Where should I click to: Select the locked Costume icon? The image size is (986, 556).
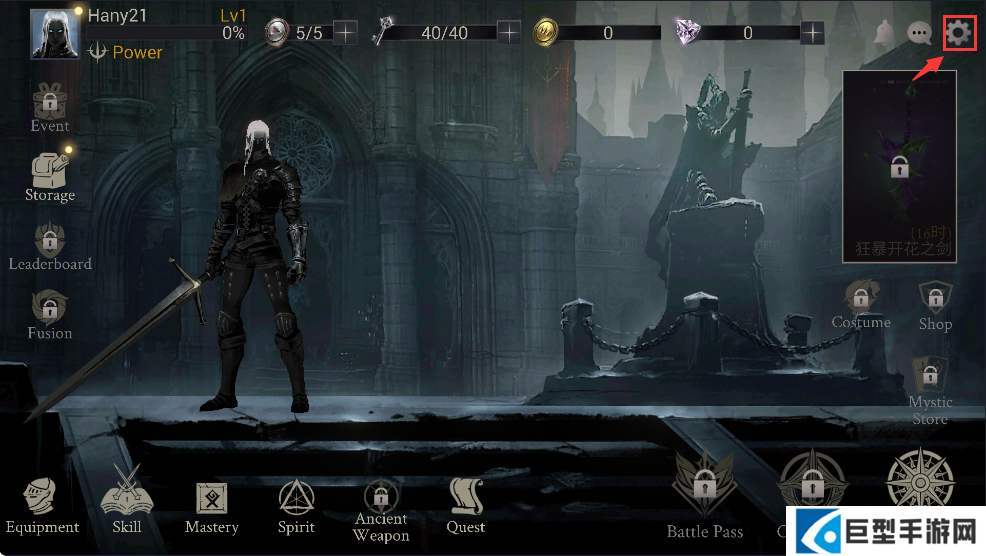860,297
